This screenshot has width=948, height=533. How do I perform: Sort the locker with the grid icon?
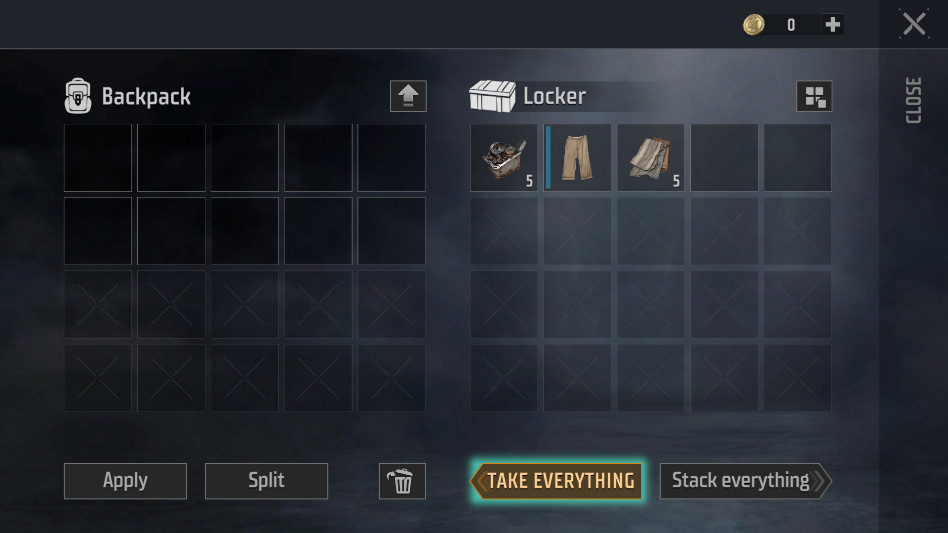click(814, 96)
